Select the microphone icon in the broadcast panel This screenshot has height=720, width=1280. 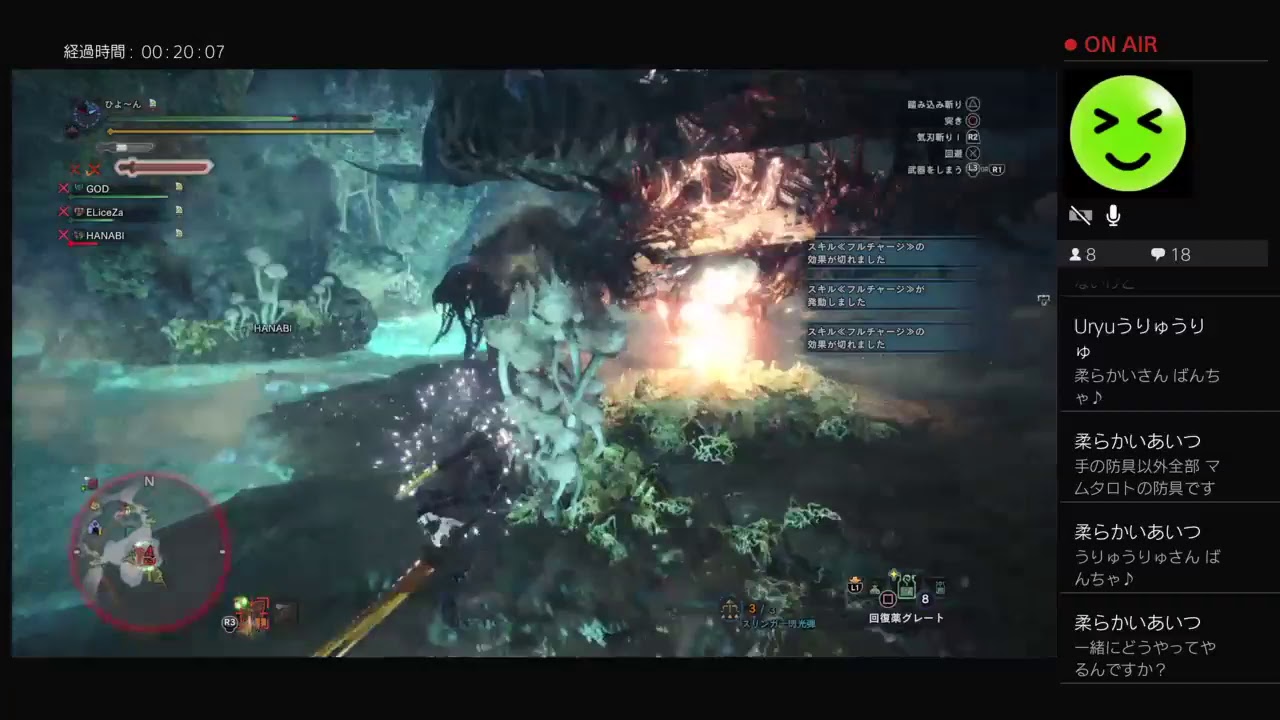tap(1113, 214)
